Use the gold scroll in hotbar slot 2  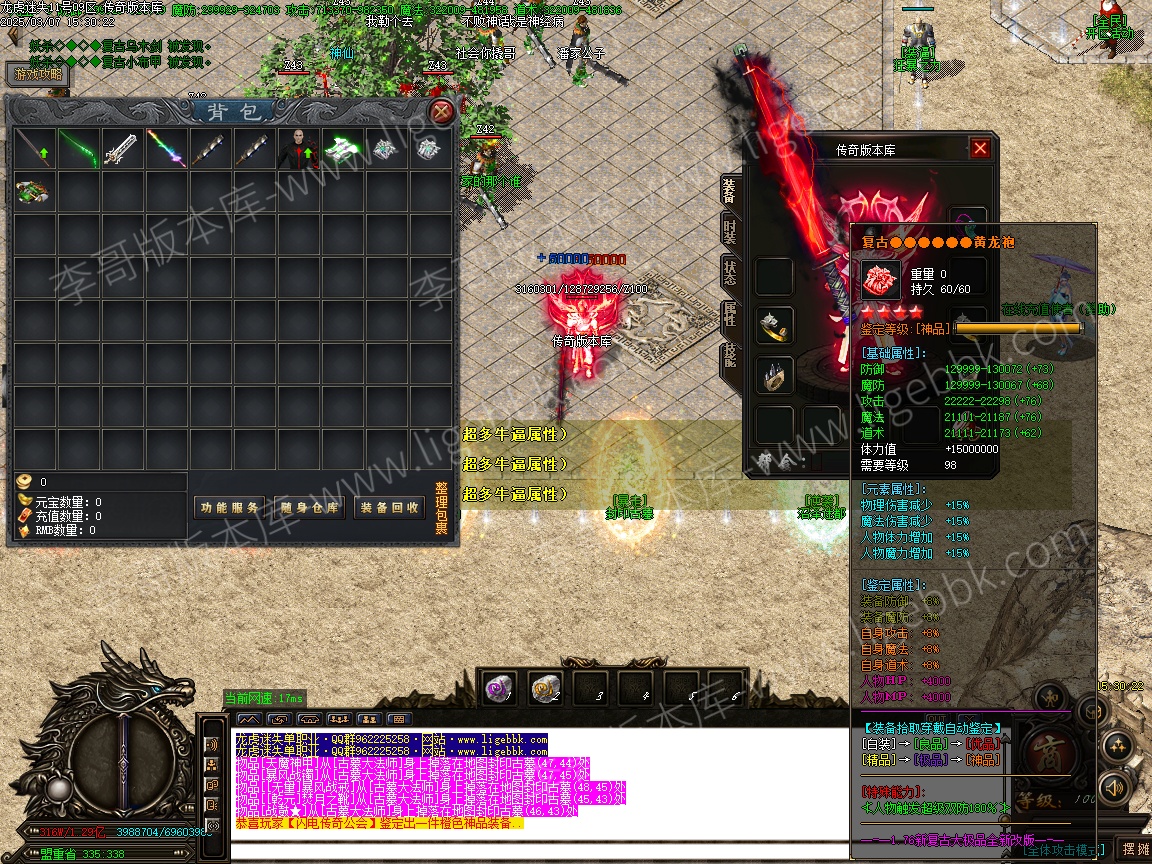(x=545, y=687)
